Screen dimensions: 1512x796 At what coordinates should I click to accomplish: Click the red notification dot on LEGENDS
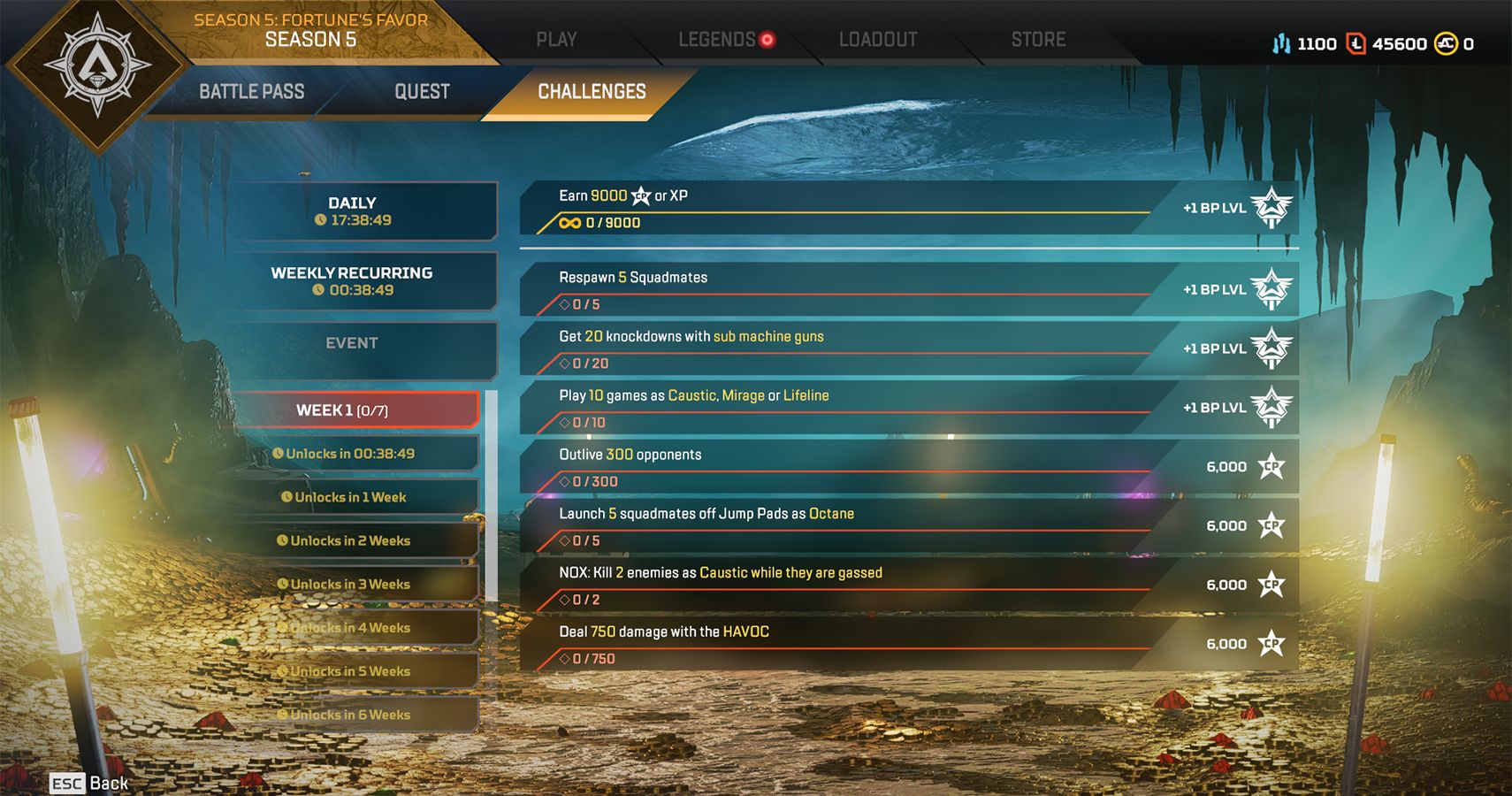[766, 38]
